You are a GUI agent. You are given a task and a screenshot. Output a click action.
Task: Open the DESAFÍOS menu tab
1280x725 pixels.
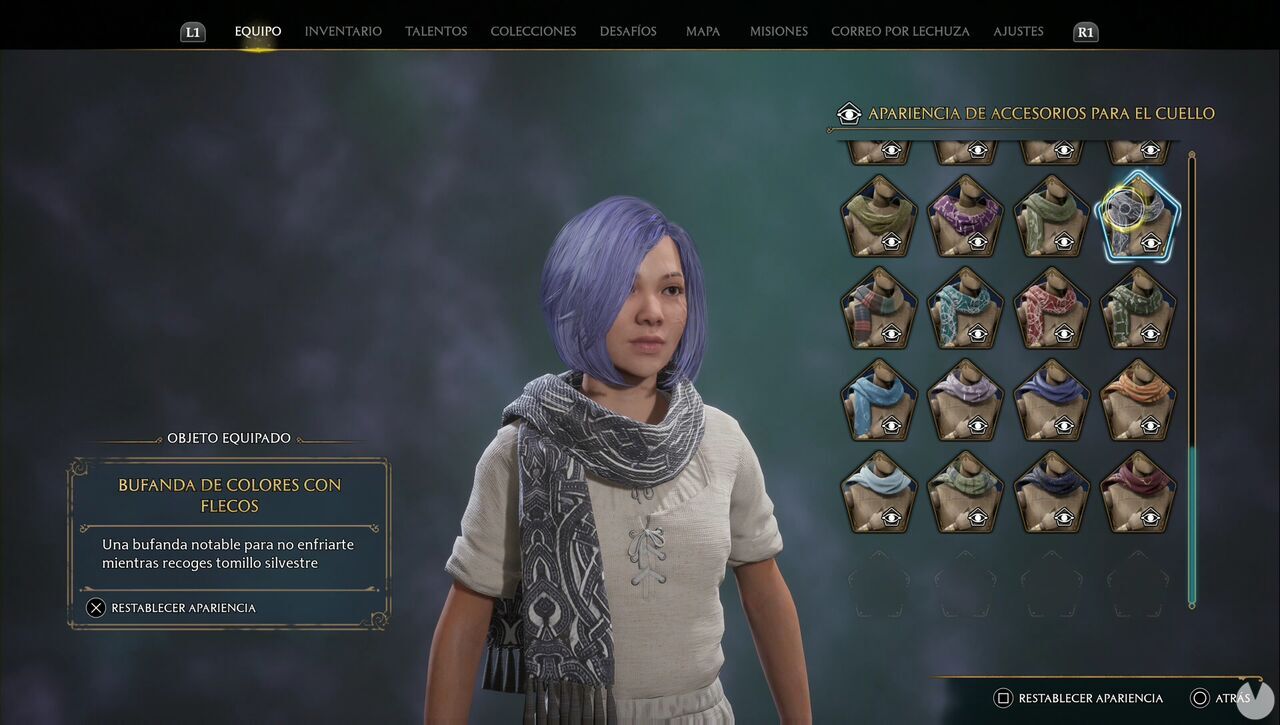628,31
